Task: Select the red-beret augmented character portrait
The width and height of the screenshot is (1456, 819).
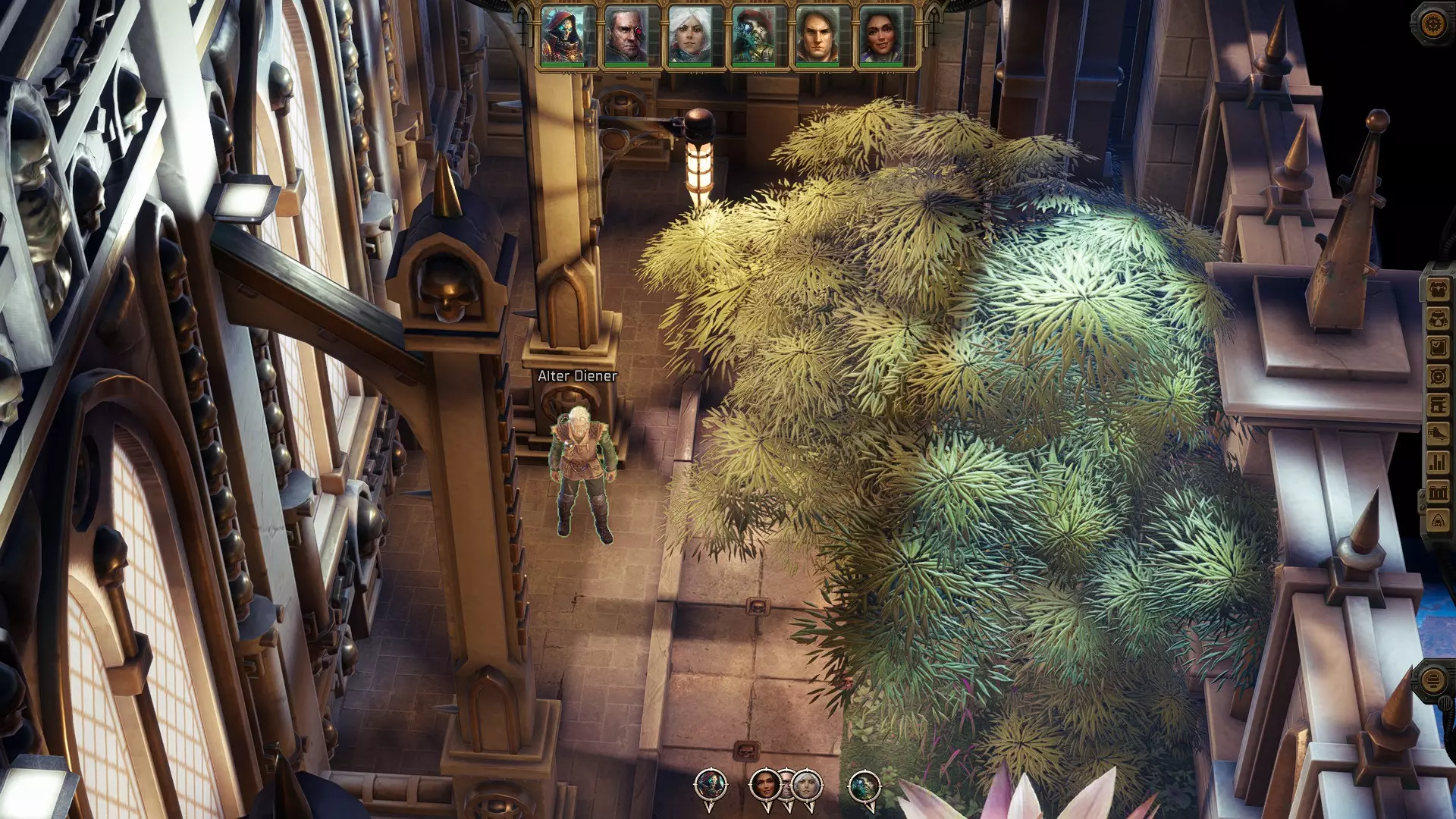Action: tap(753, 36)
